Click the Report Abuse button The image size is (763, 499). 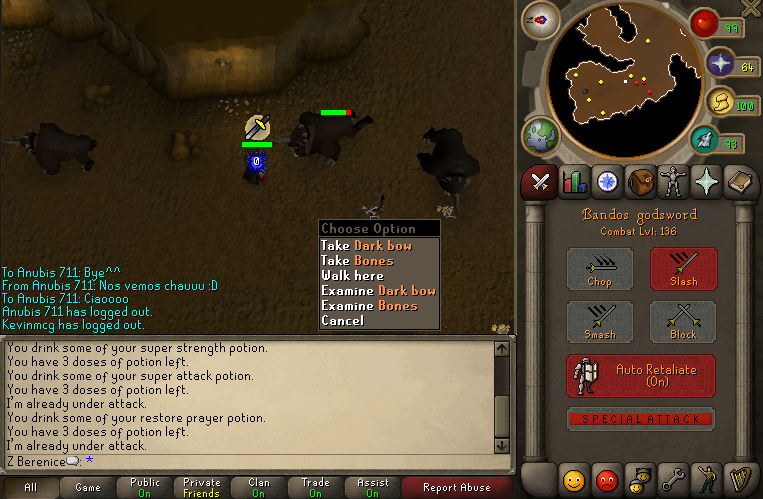click(457, 488)
